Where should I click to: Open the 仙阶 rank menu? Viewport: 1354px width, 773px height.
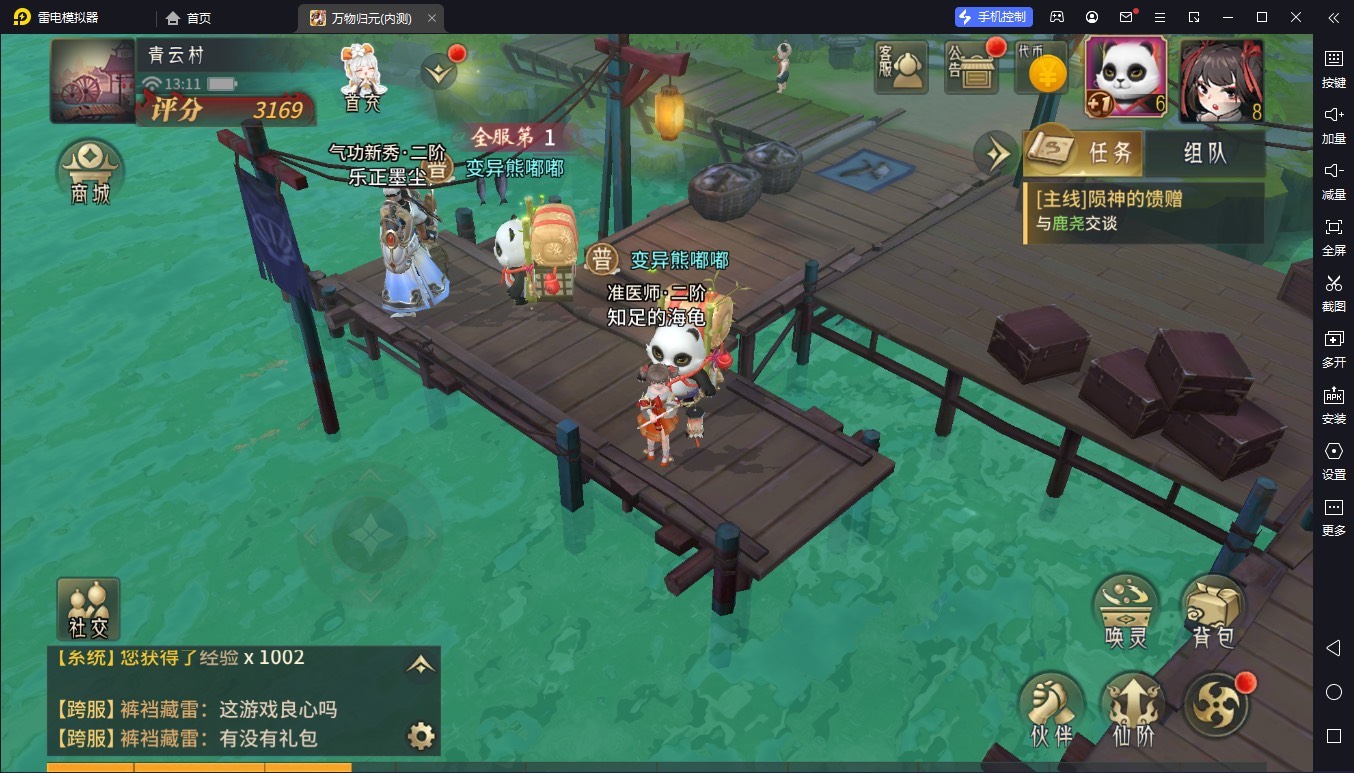1133,706
